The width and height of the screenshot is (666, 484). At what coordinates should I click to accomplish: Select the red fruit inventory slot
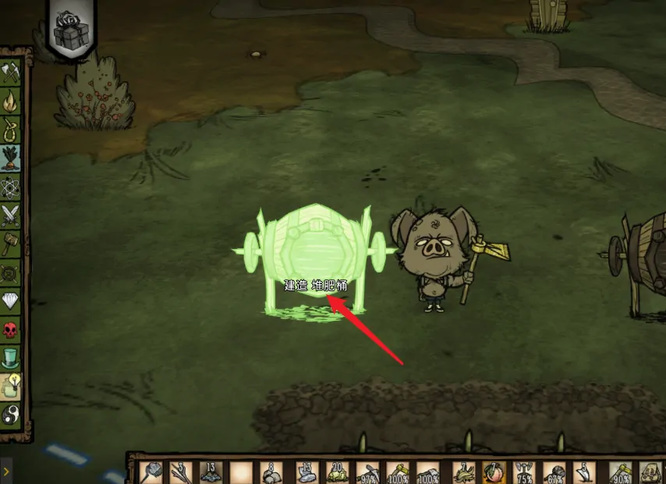491,472
